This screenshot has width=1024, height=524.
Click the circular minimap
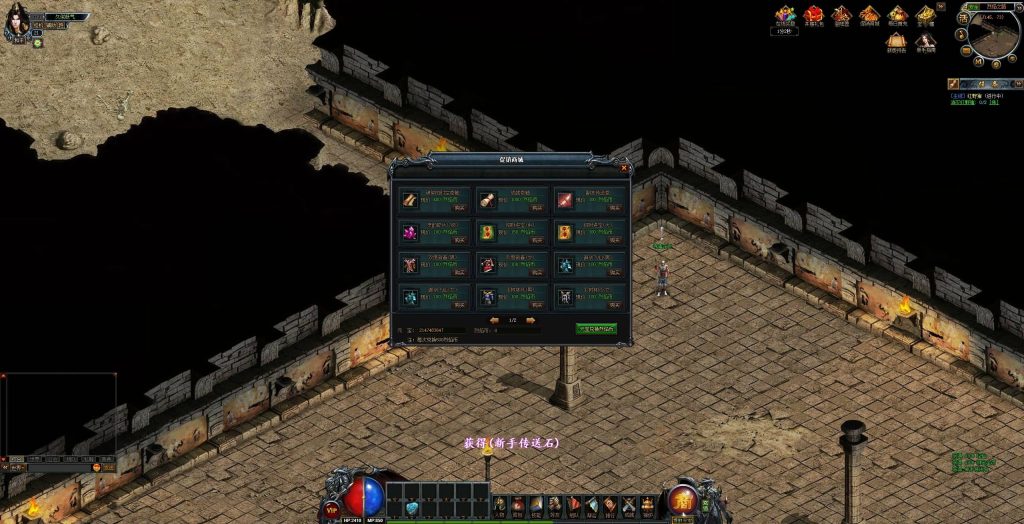[993, 34]
